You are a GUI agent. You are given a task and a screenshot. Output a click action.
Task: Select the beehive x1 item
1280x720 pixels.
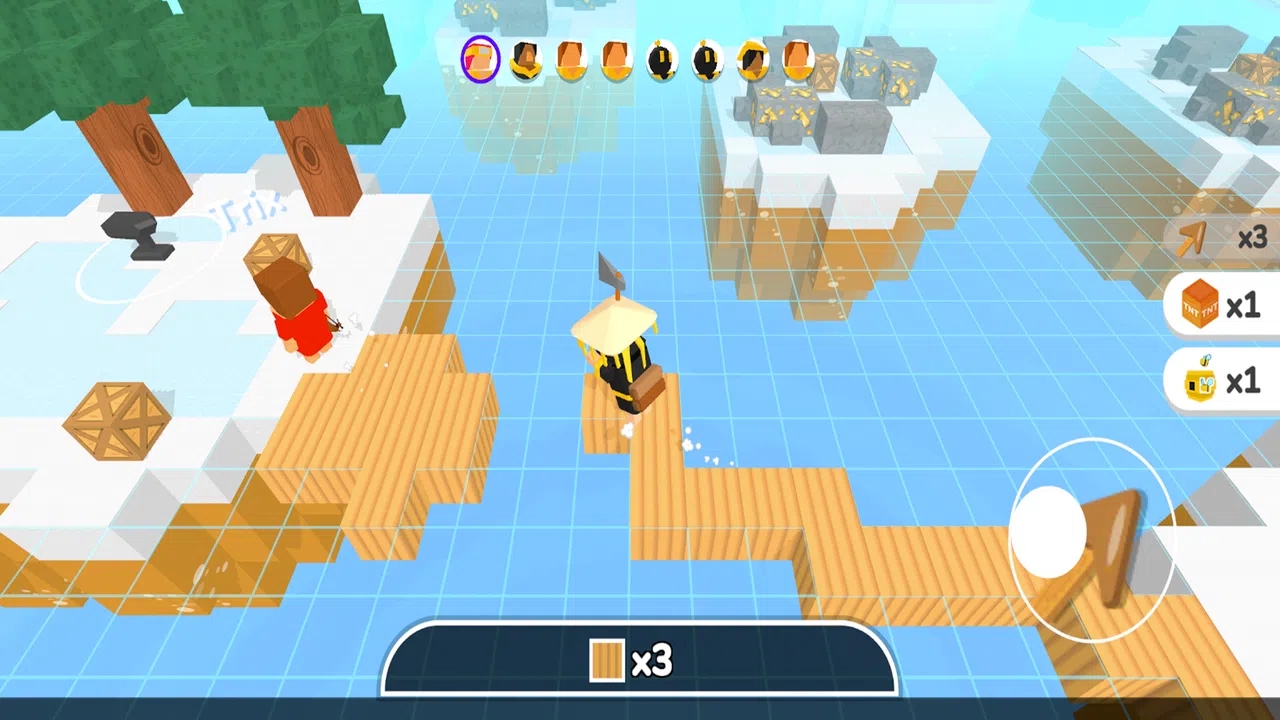click(x=1221, y=381)
